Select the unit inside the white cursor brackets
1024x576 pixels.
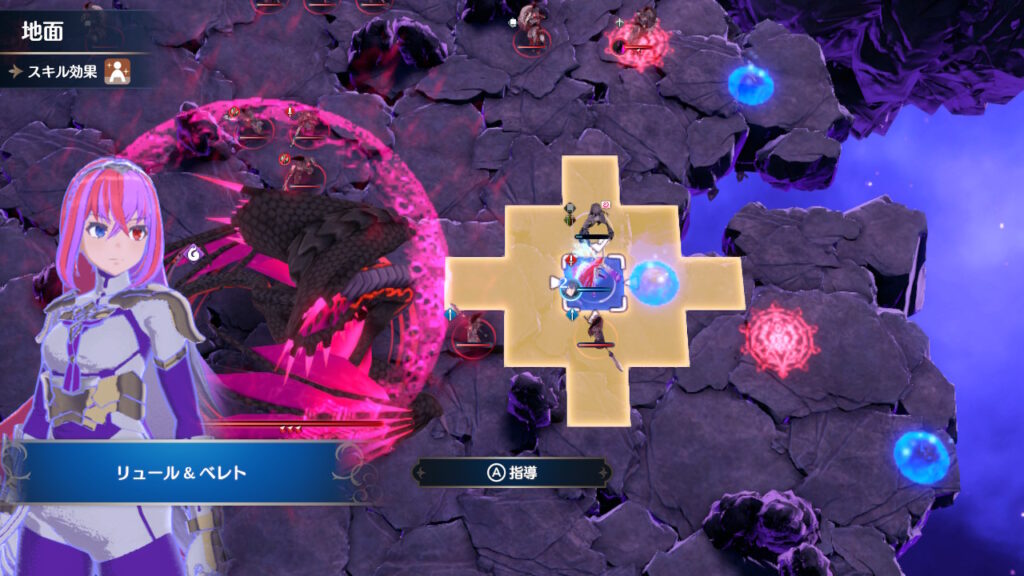[594, 283]
